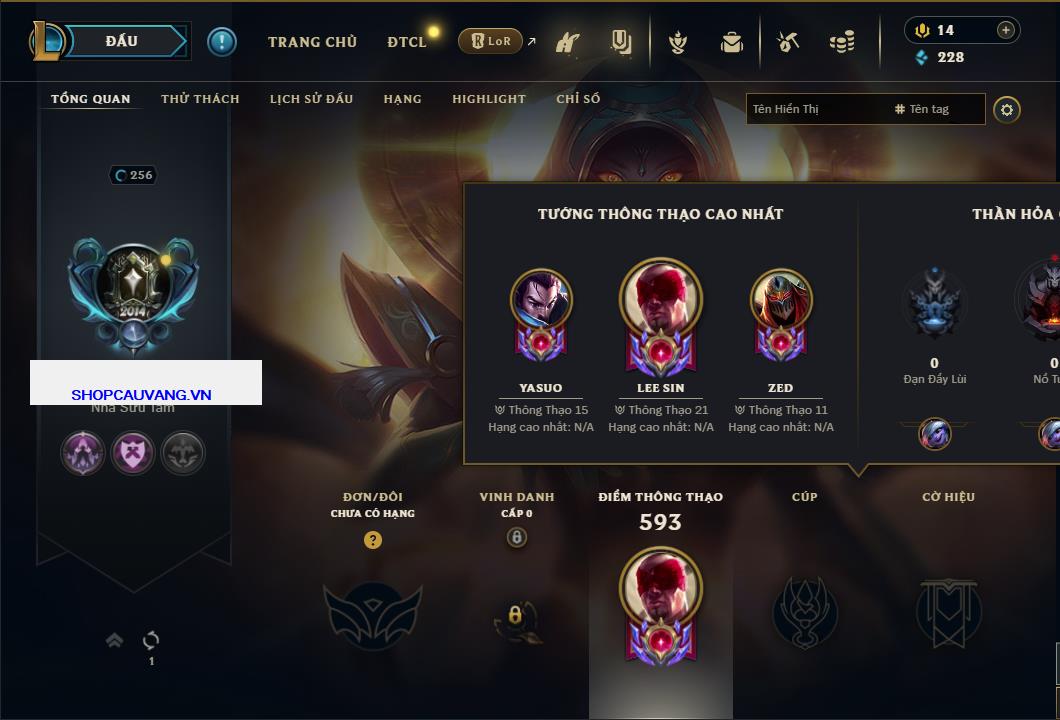Switch to the THỬ THÁCH tab
This screenshot has height=720, width=1060.
click(x=200, y=99)
